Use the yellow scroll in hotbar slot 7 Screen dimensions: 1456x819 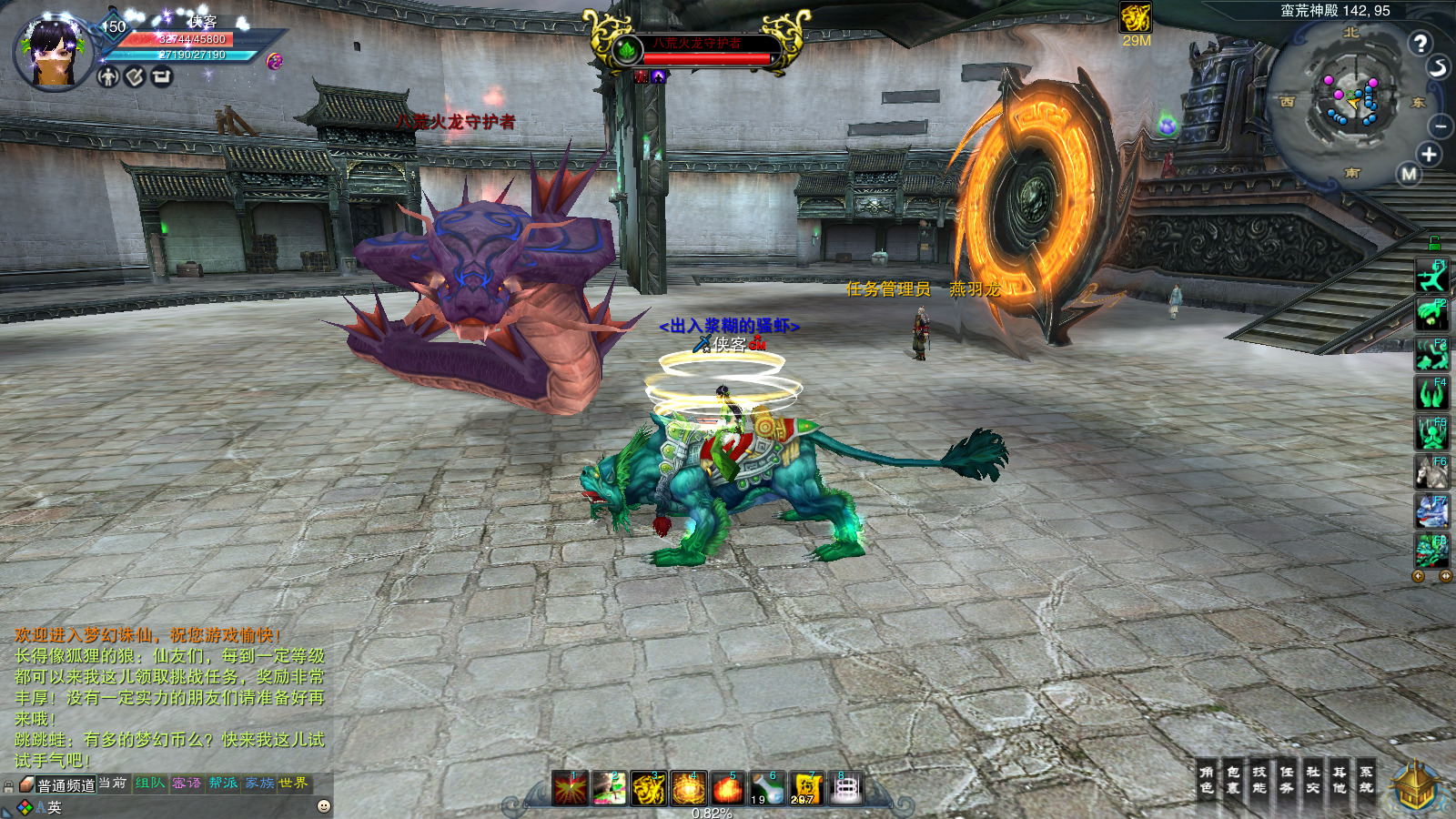click(x=806, y=788)
